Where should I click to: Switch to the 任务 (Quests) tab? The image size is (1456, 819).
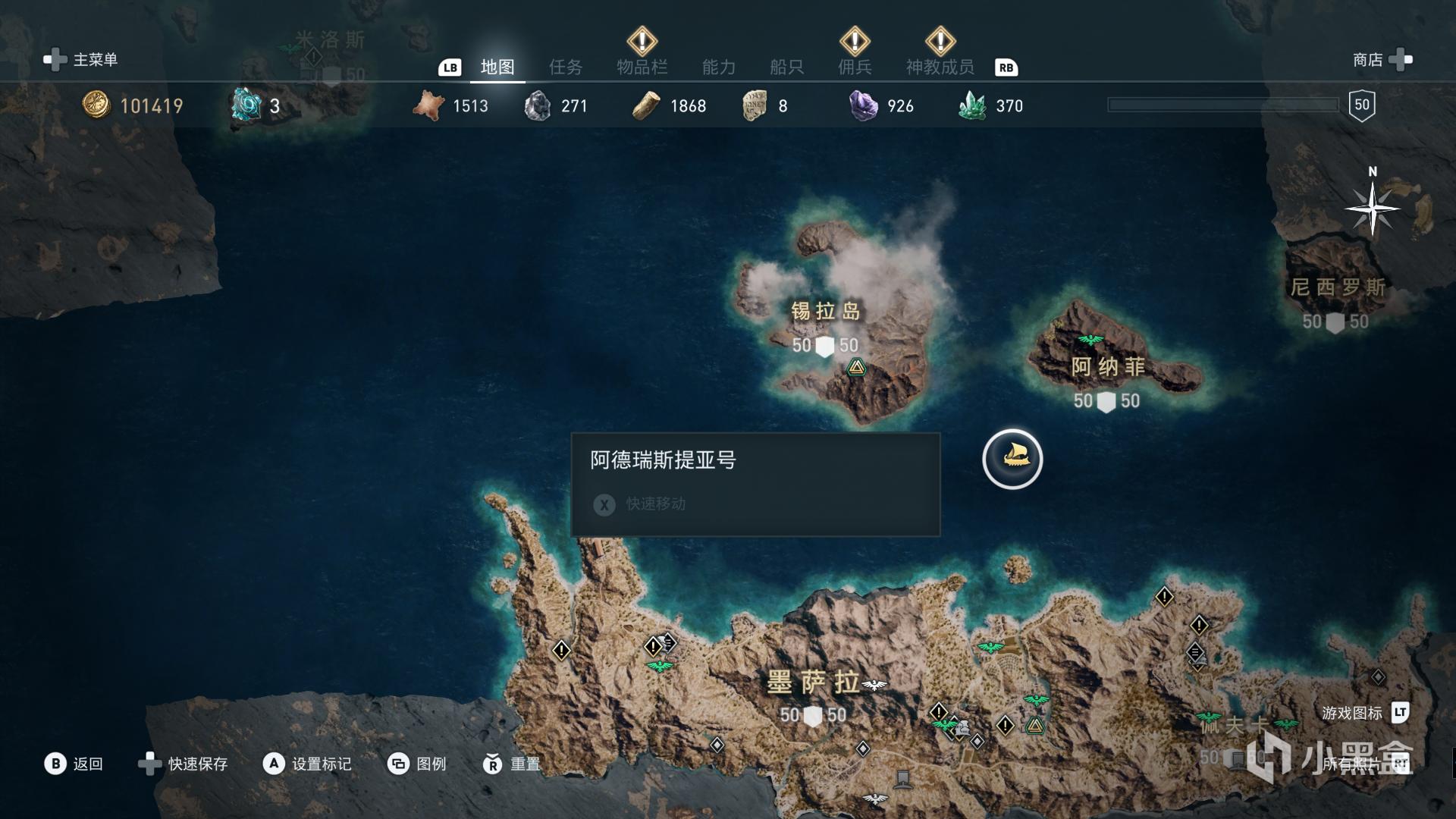(x=566, y=67)
